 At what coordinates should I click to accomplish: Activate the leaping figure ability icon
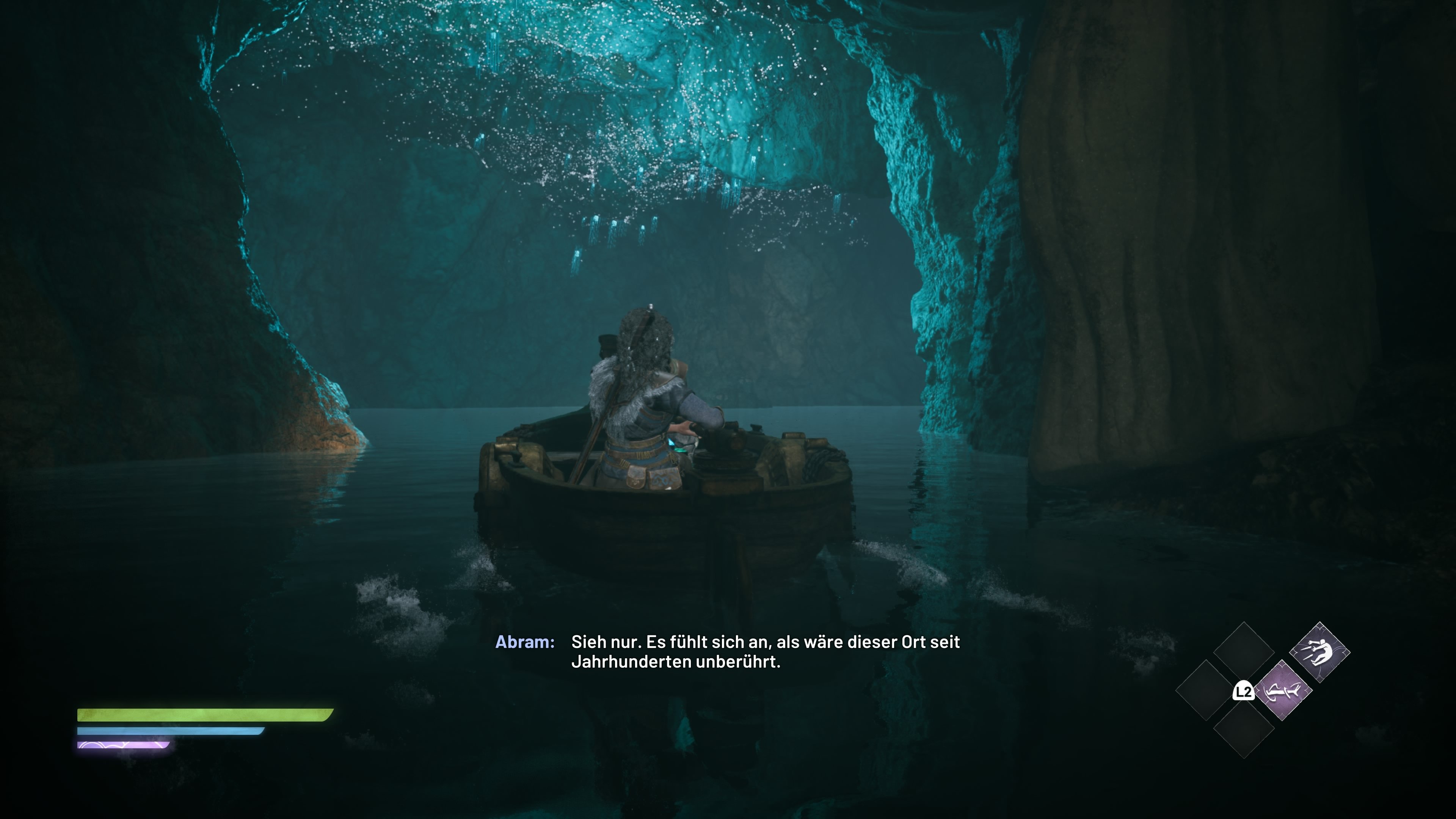click(x=1319, y=652)
